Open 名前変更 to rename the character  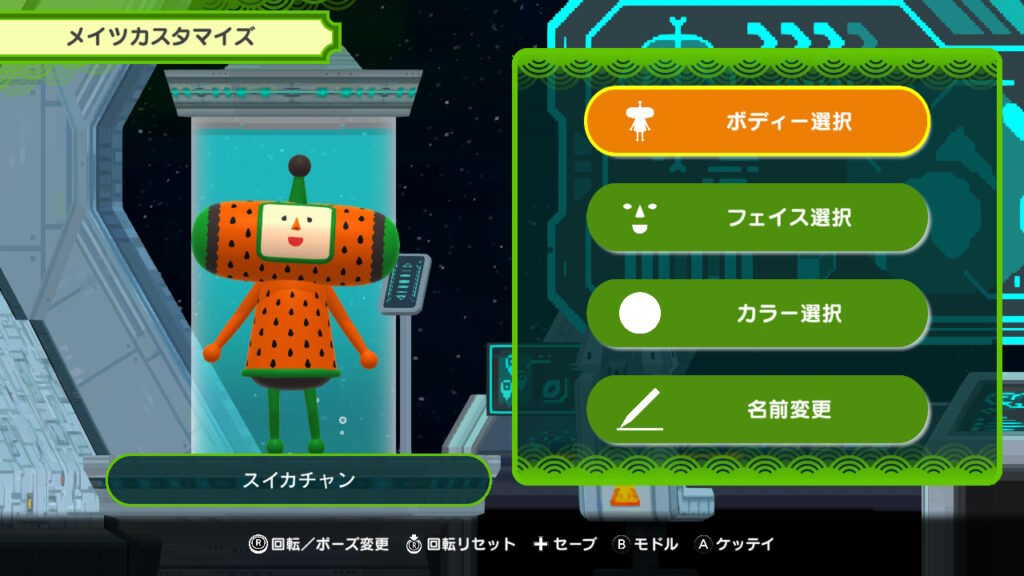(x=757, y=409)
